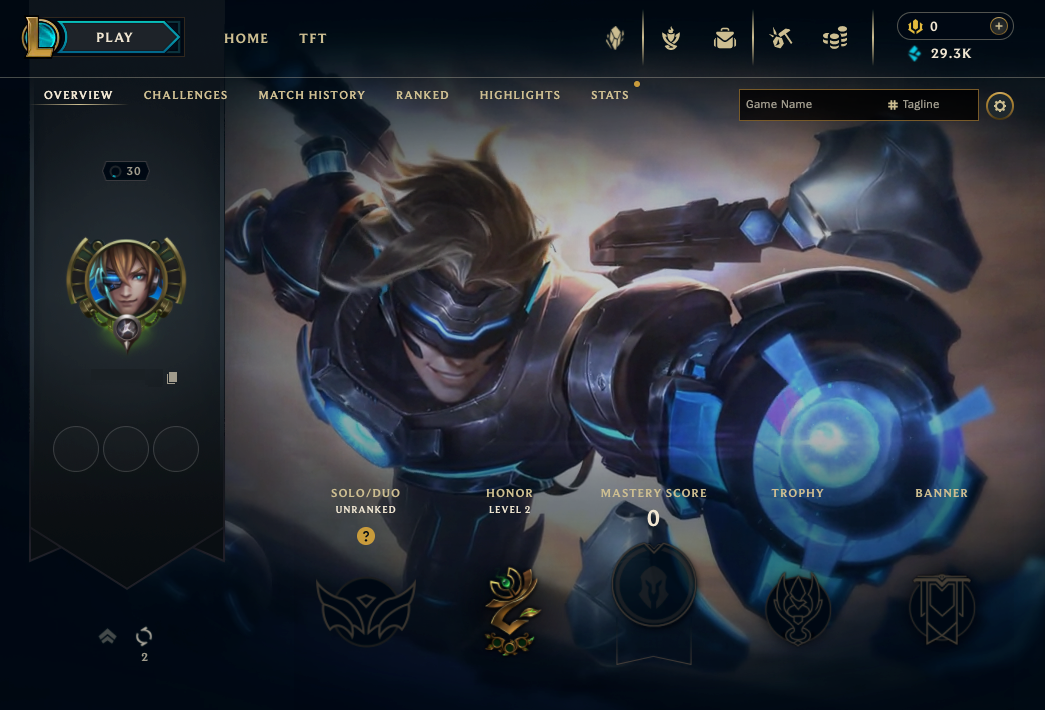Click the summoner profile portrait icon

tap(126, 280)
